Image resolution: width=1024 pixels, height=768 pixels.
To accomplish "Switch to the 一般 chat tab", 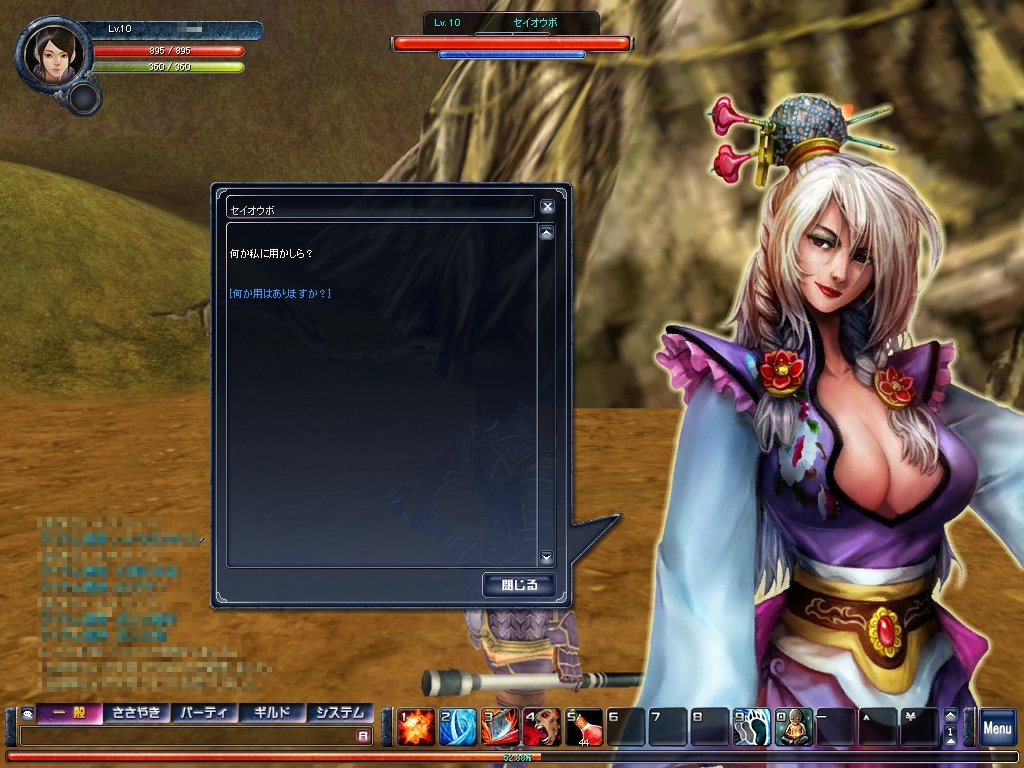I will click(x=69, y=713).
